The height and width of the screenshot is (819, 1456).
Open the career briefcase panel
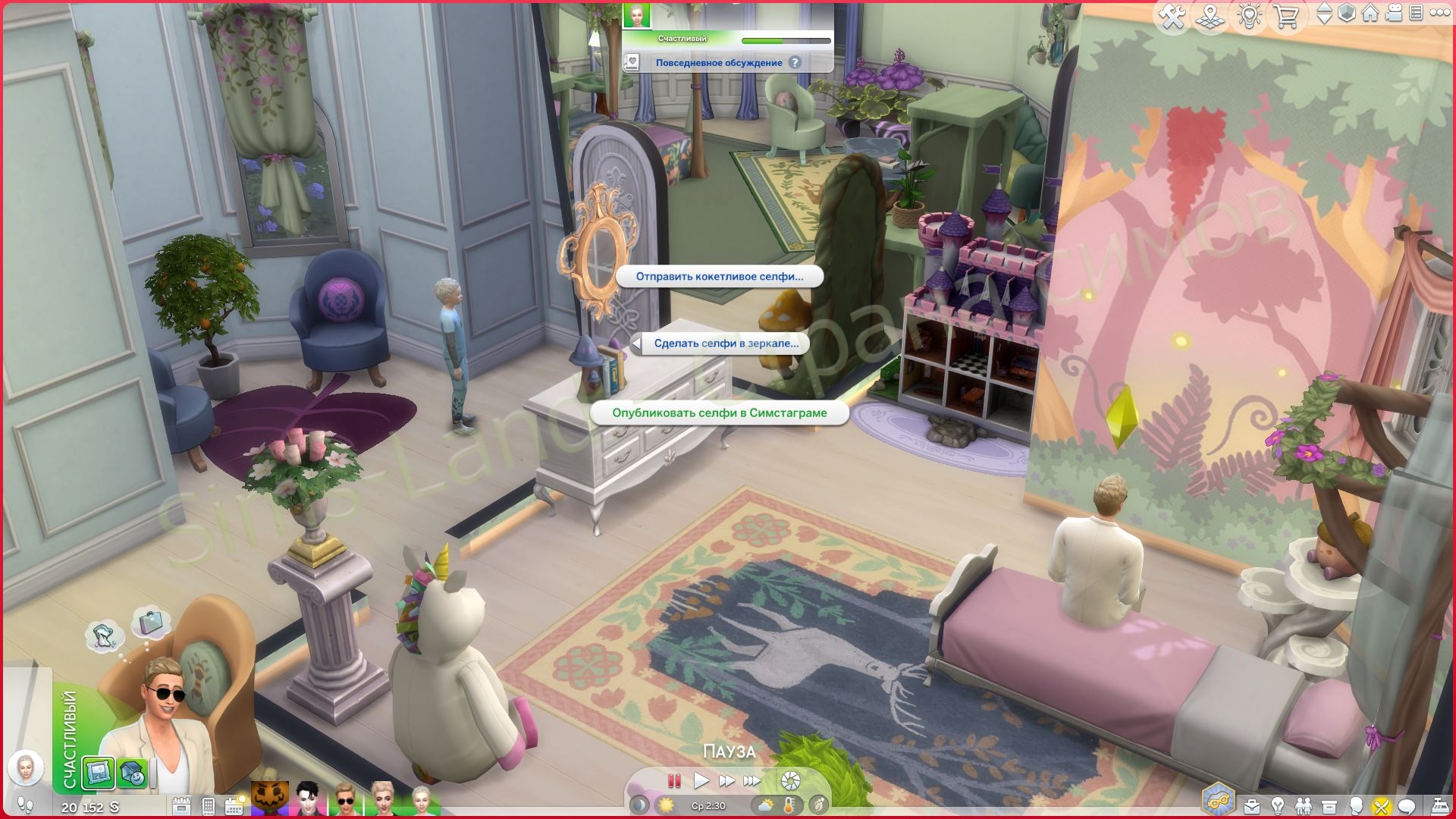(x=1252, y=806)
